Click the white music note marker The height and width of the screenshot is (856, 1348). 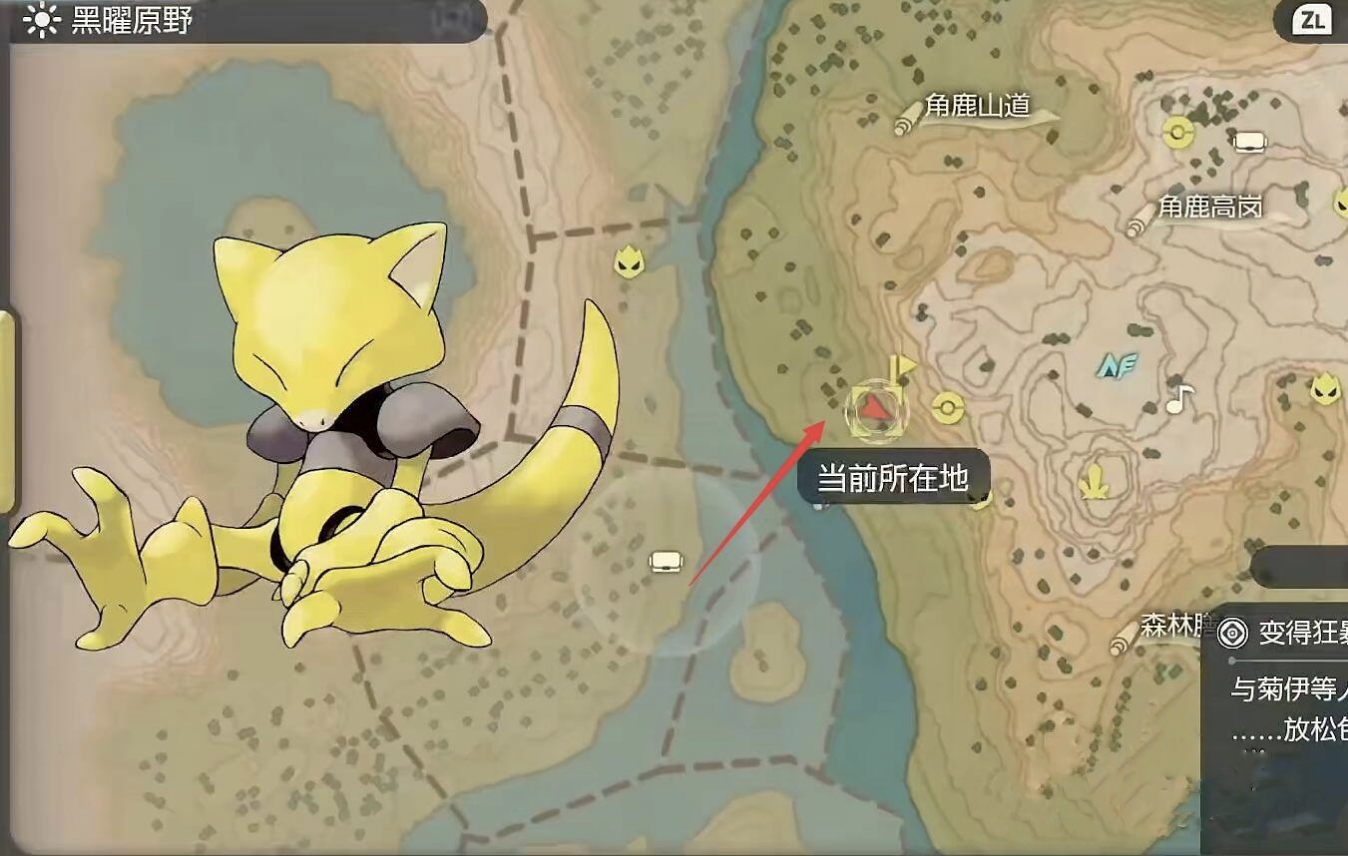point(1180,400)
